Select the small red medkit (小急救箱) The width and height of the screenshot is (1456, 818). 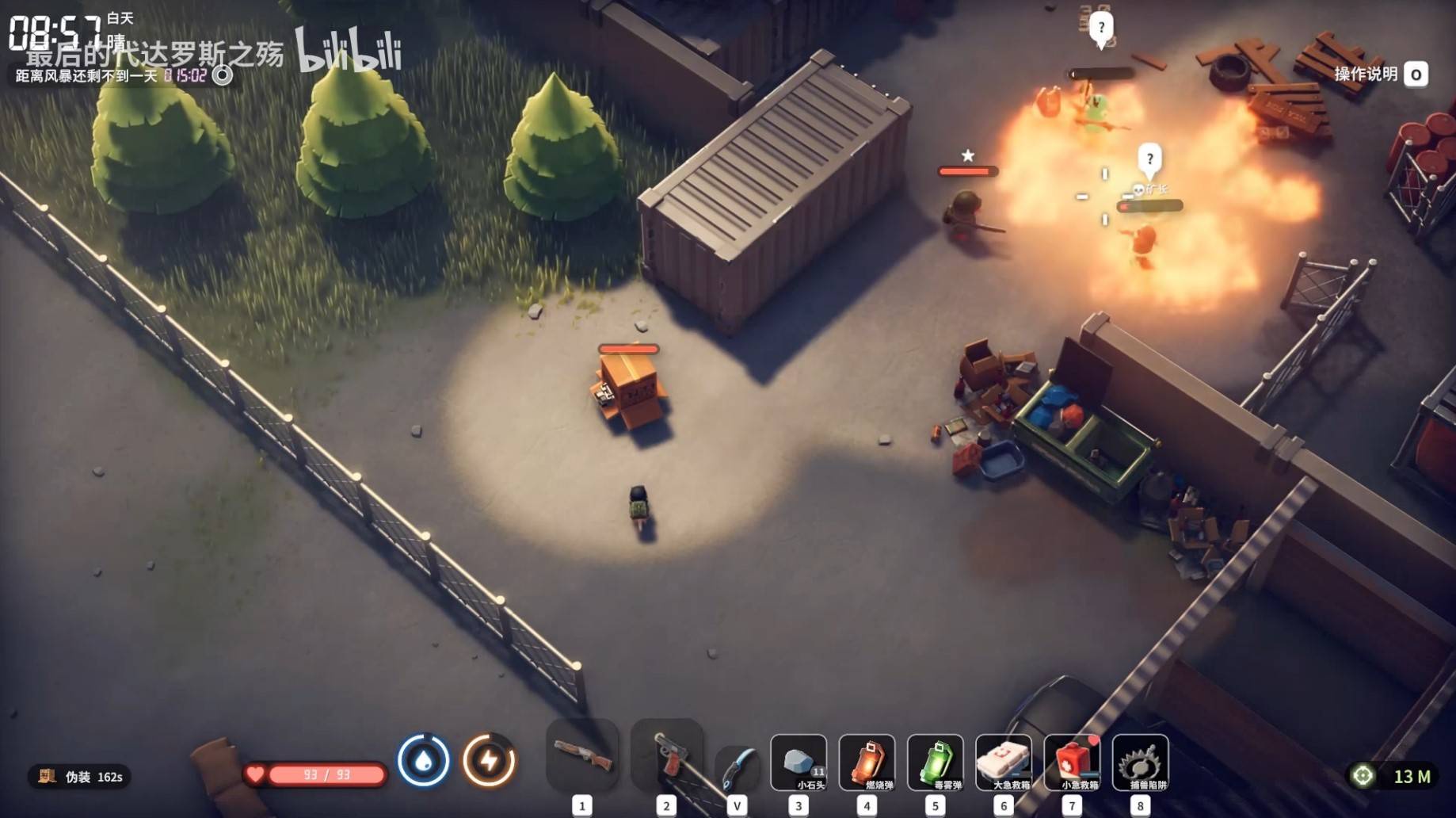click(1072, 763)
